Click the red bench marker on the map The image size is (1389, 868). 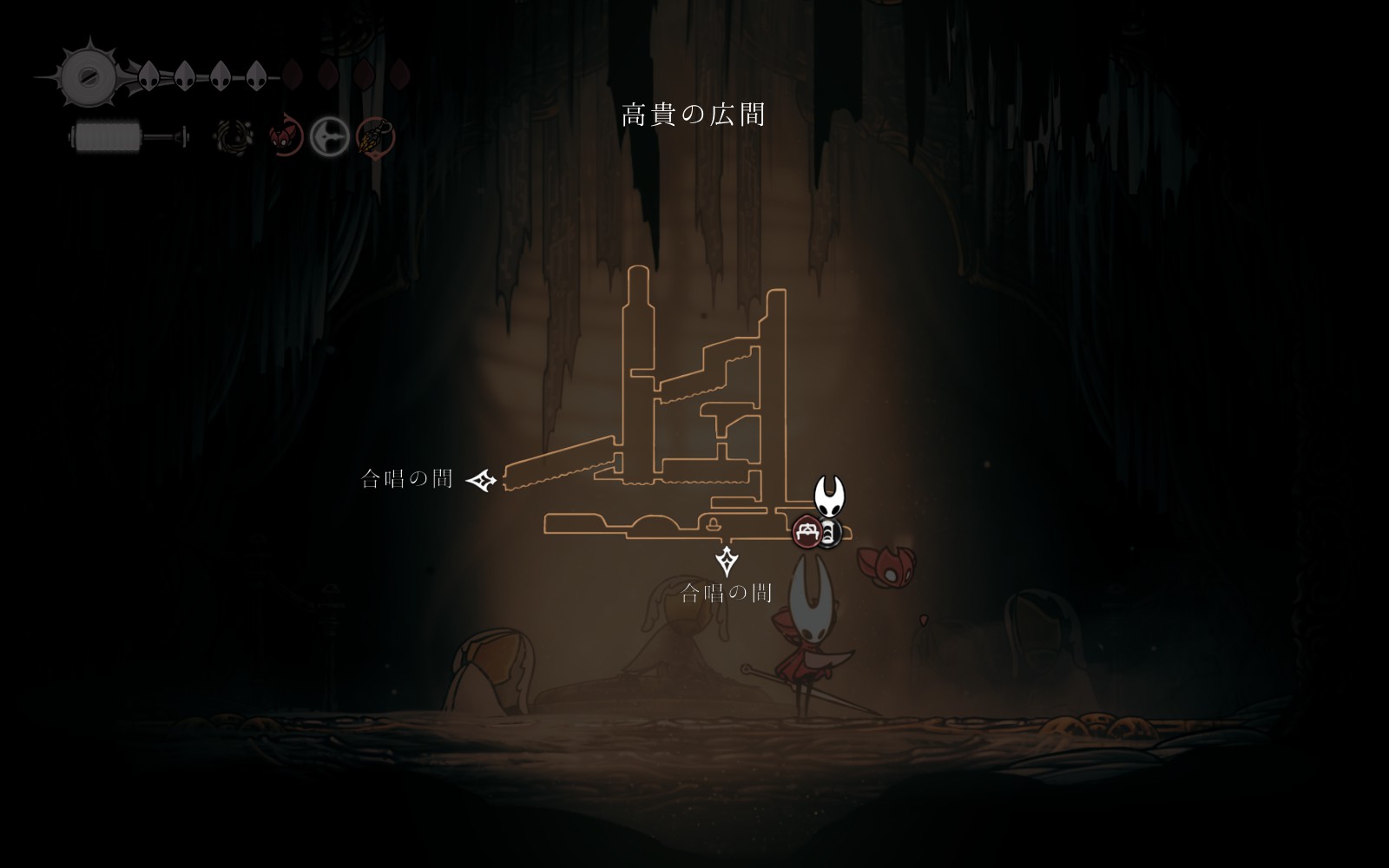(x=806, y=531)
